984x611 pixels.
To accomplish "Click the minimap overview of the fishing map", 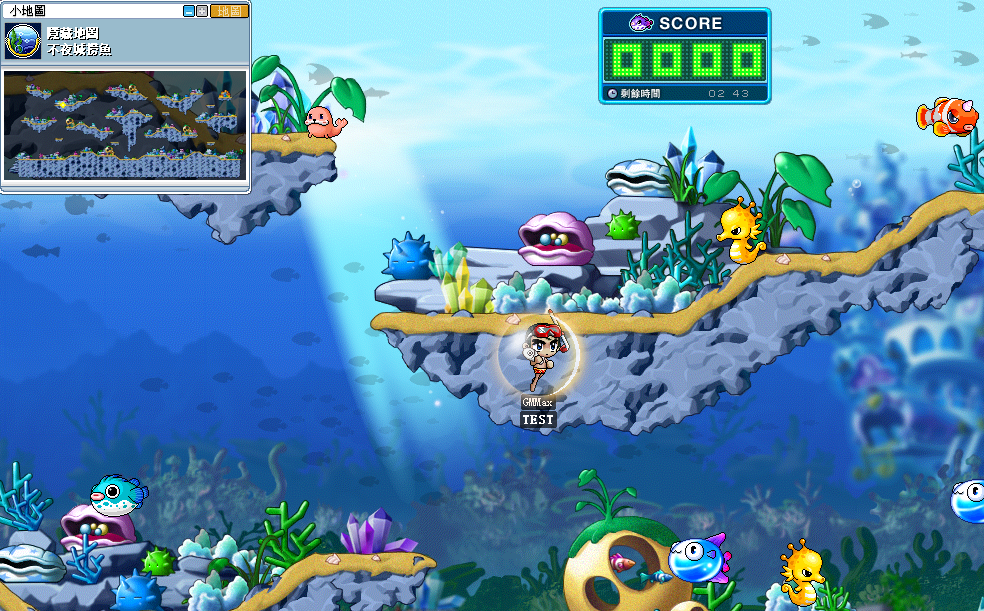I will (x=124, y=124).
